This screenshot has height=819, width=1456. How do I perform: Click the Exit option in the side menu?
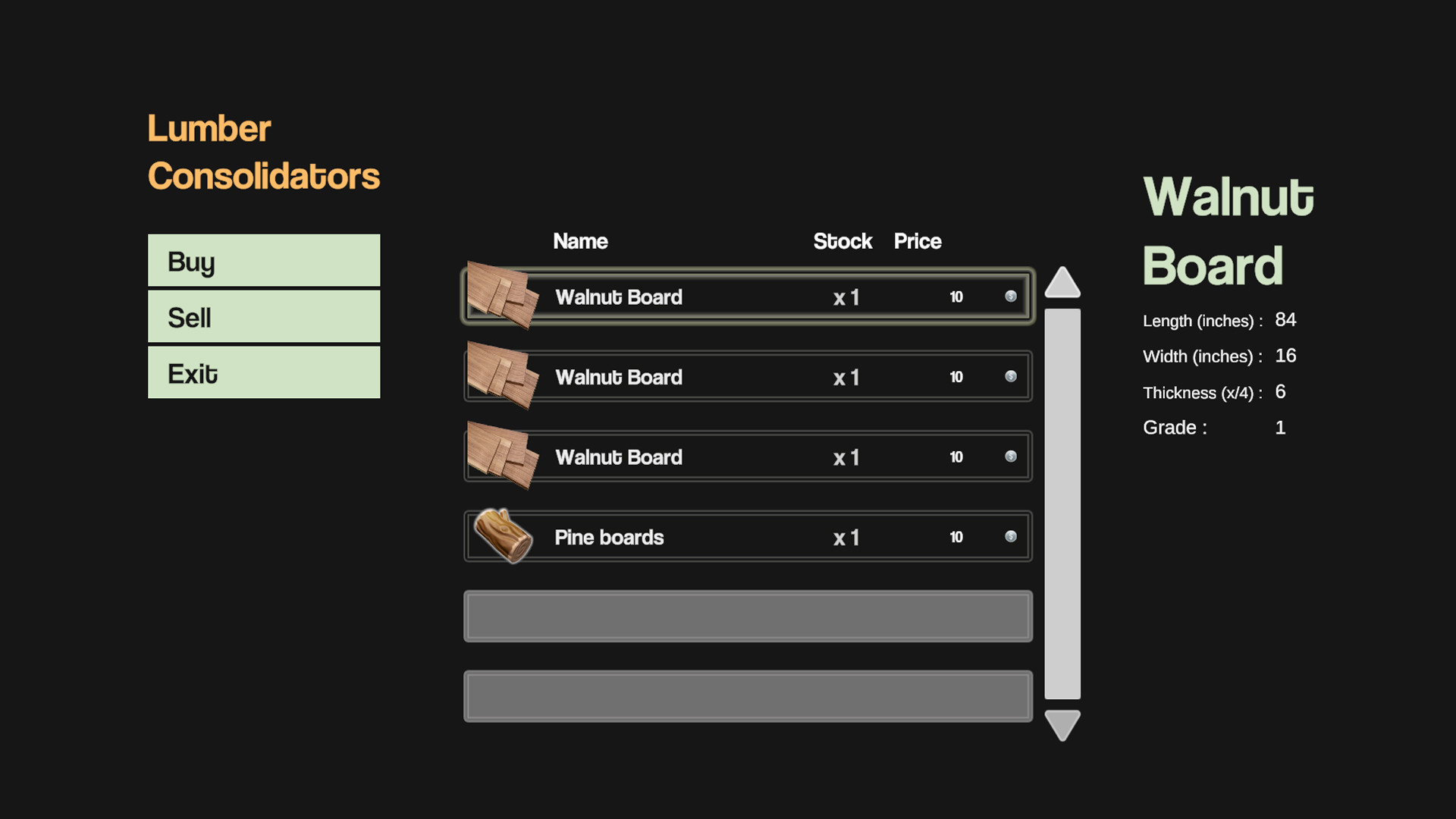coord(263,372)
